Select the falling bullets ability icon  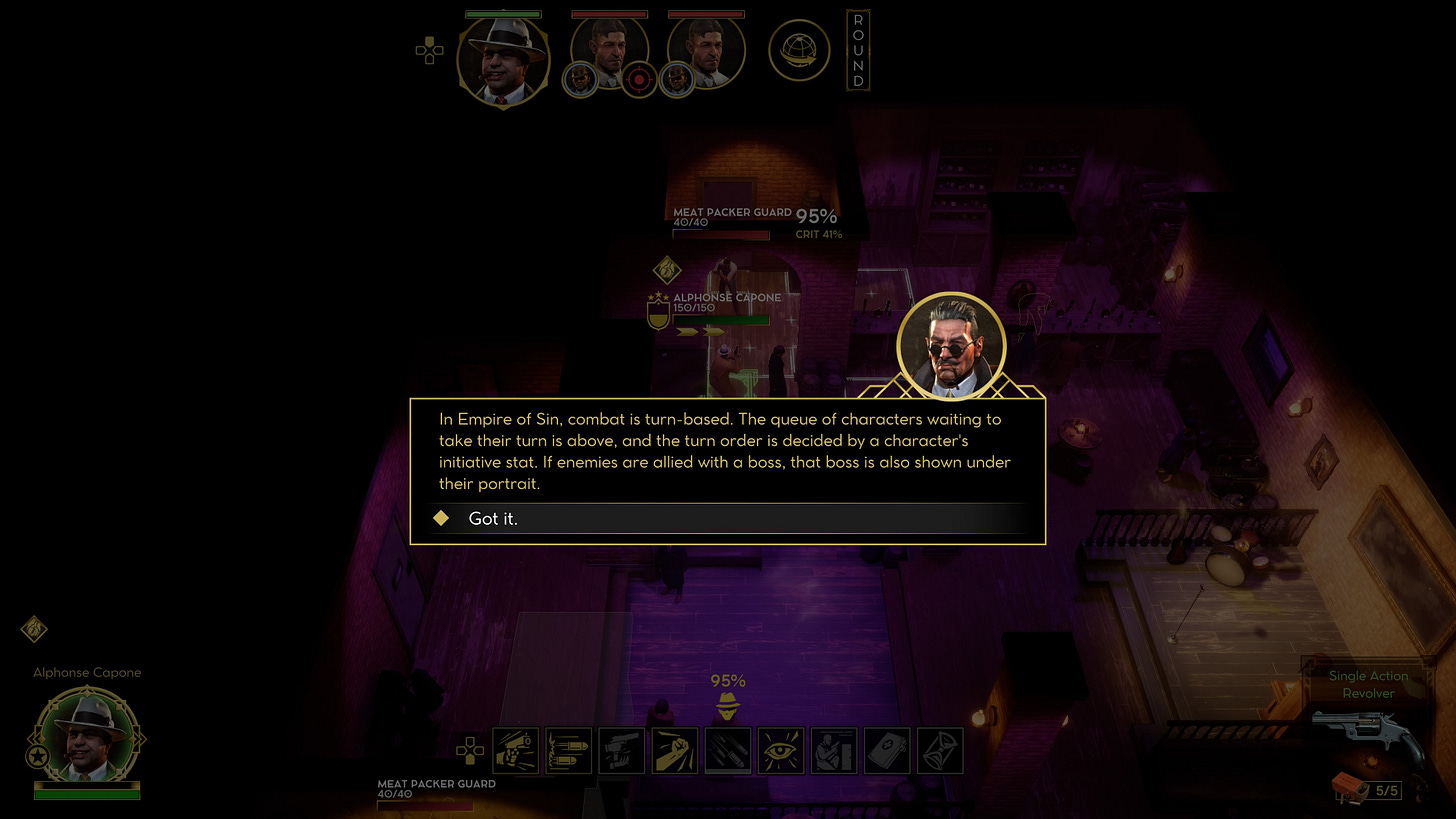728,751
